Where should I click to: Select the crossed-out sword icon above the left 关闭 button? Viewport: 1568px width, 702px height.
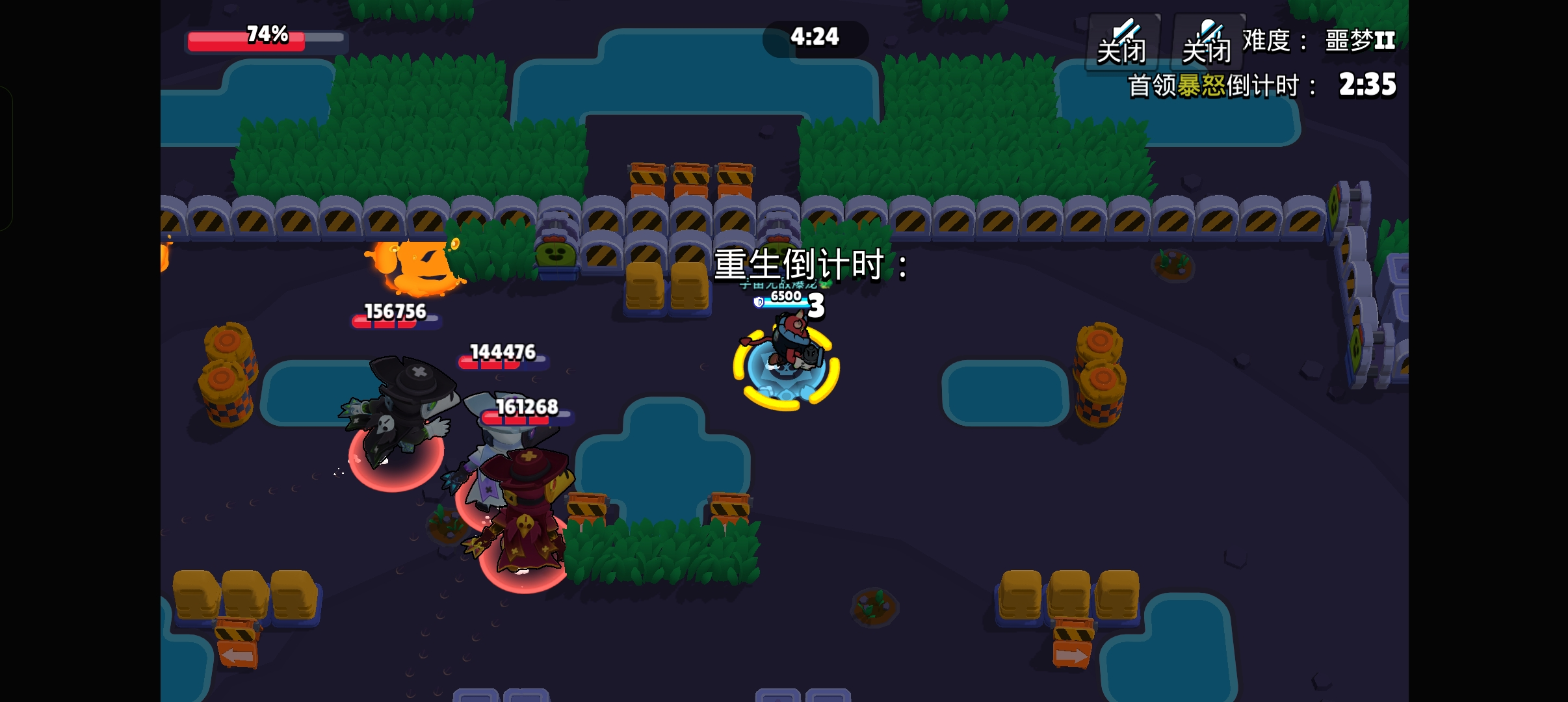coord(1123,29)
